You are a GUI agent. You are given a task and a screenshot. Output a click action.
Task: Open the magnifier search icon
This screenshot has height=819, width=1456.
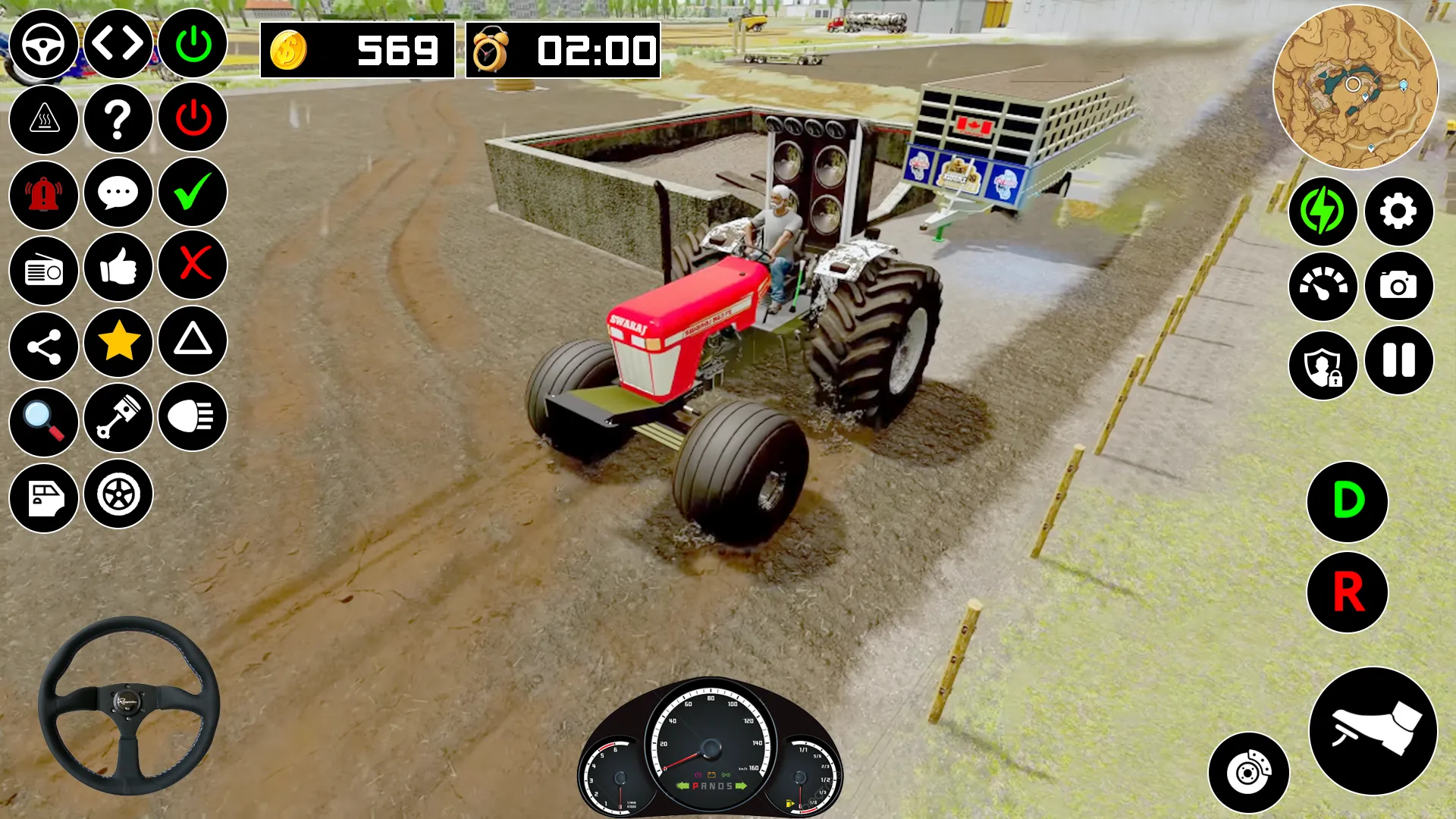43,419
